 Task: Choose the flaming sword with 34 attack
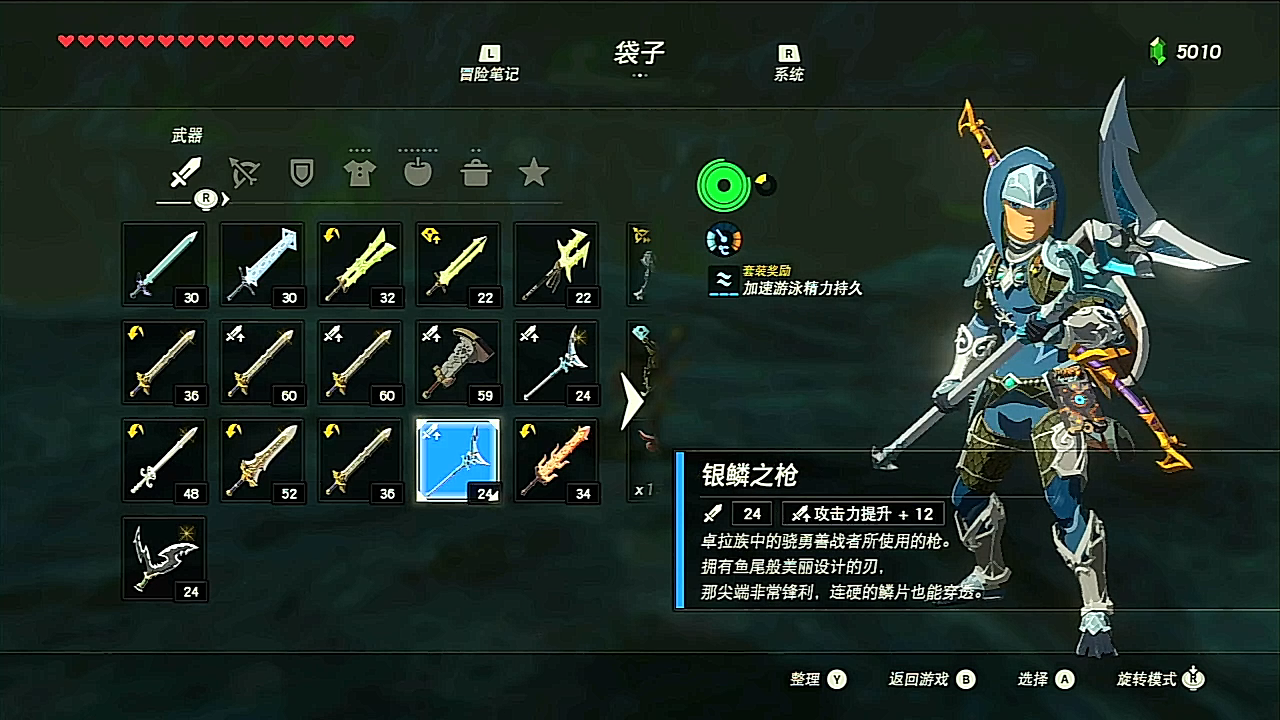click(556, 460)
